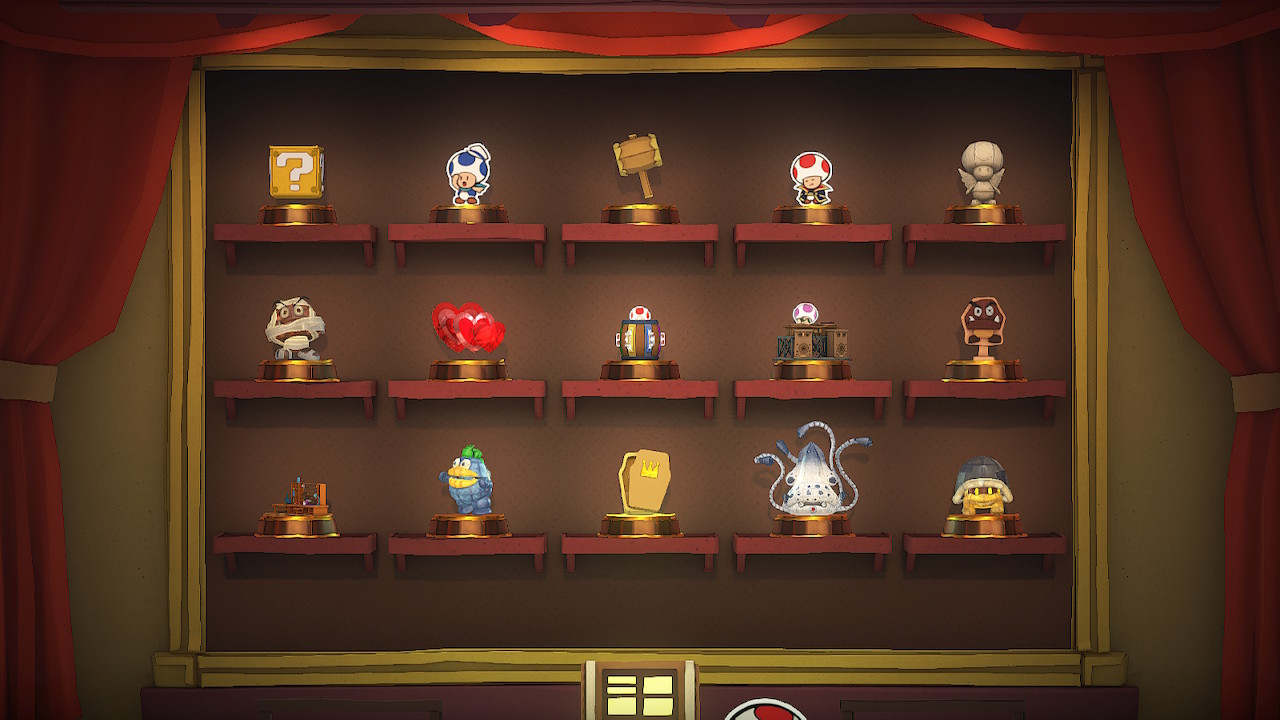Viewport: 1280px width, 720px height.
Task: Click the small machinery trophy
Action: (x=300, y=495)
